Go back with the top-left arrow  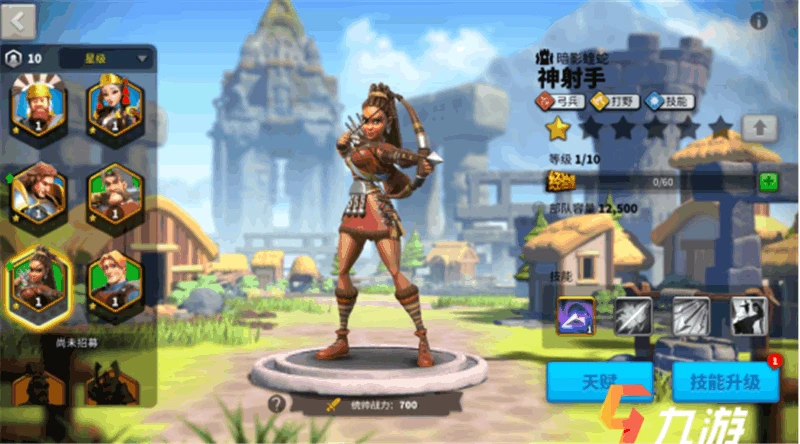point(19,19)
